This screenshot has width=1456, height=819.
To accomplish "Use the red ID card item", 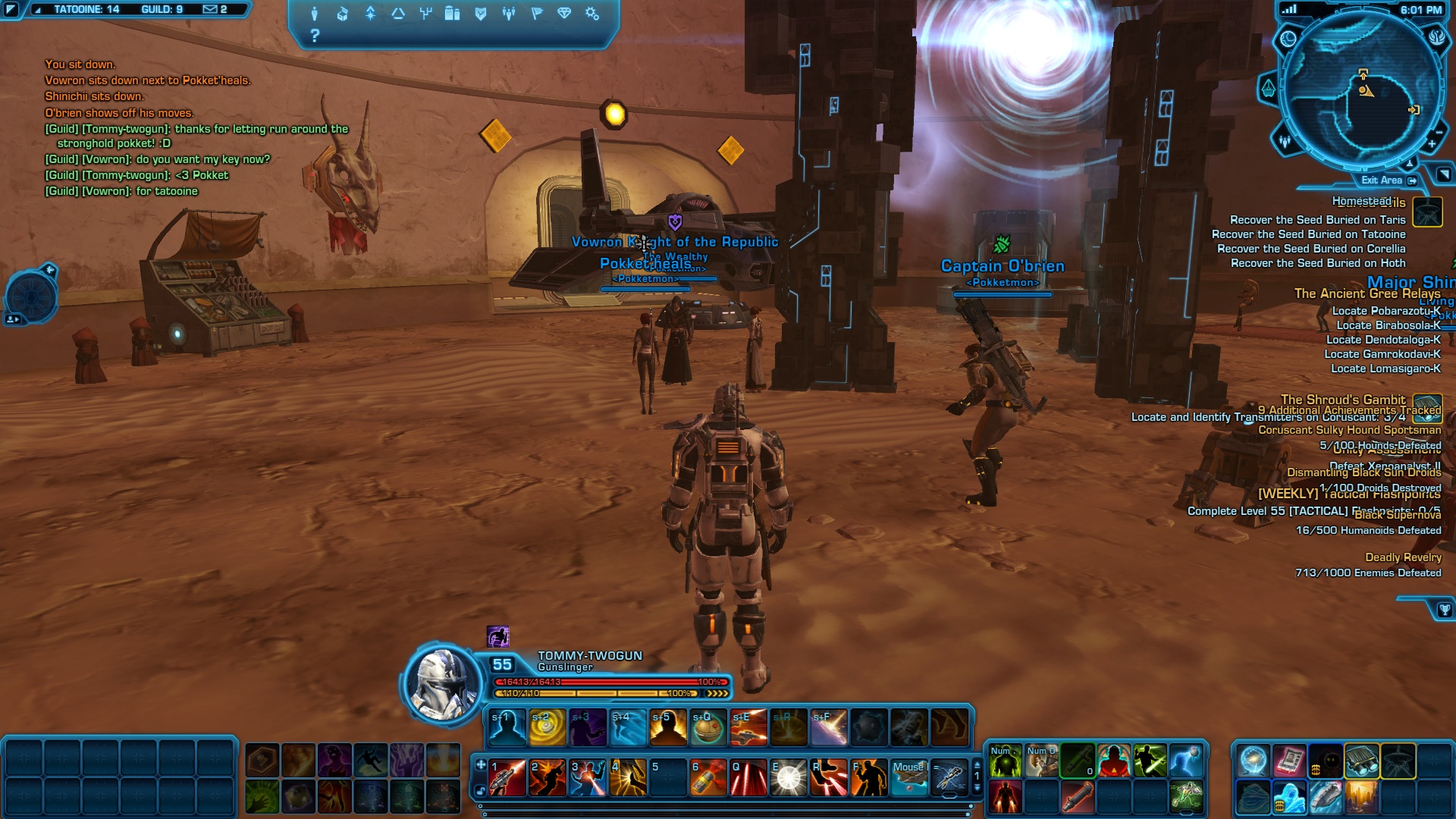I will coord(1289,761).
